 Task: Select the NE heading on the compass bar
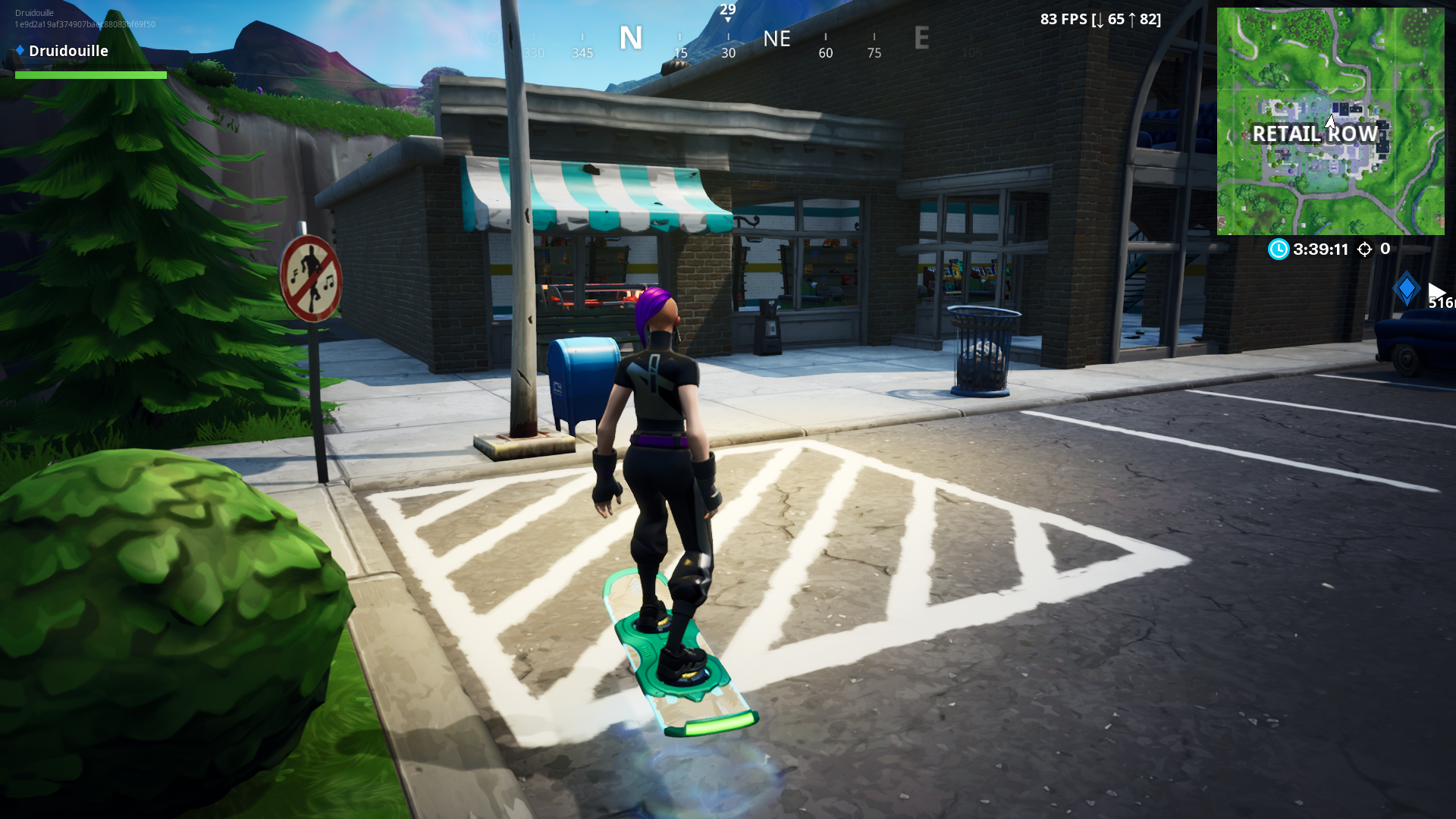coord(777,39)
